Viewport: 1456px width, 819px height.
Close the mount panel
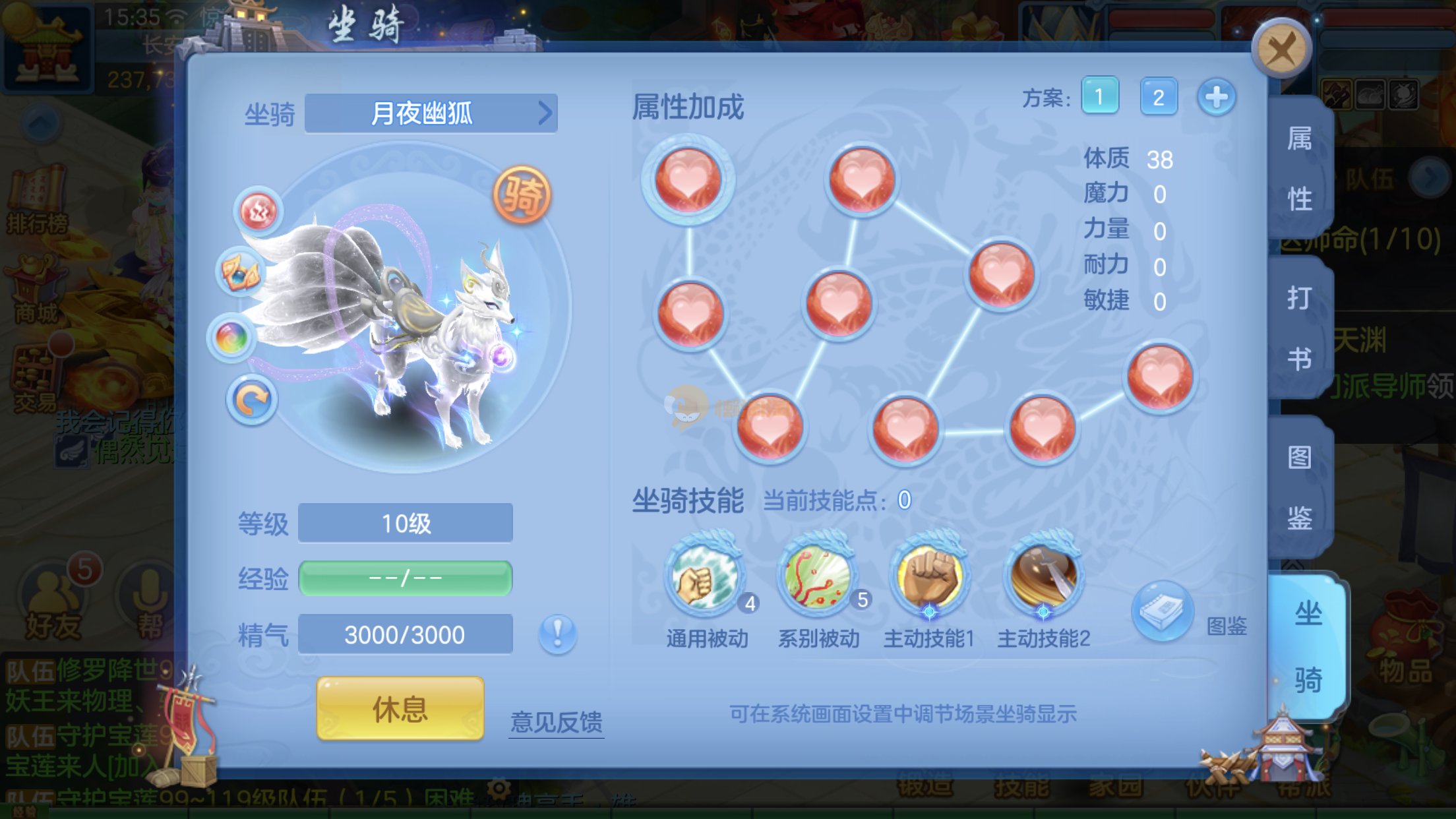(1281, 48)
